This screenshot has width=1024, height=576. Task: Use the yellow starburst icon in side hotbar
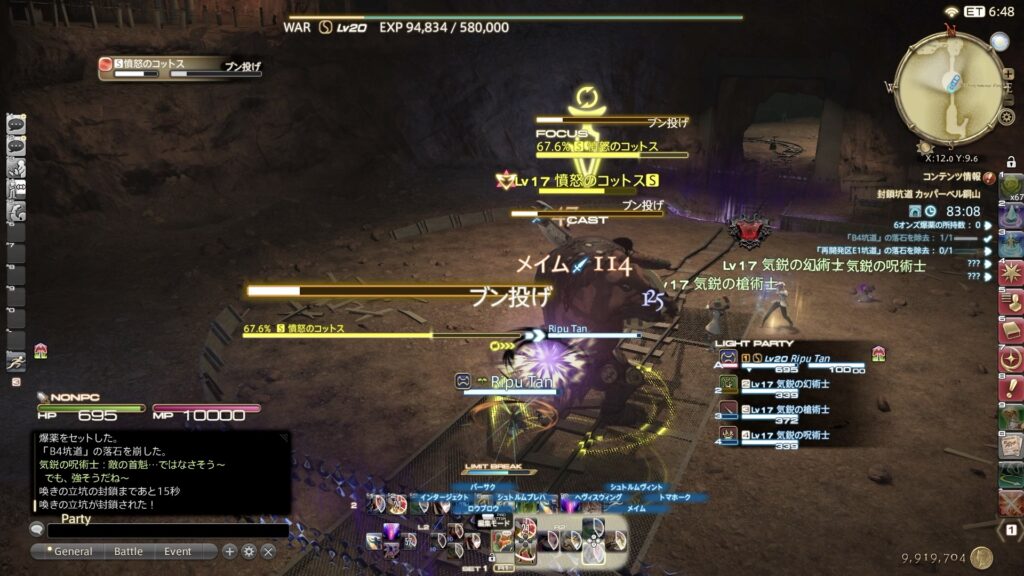pyautogui.click(x=1011, y=271)
